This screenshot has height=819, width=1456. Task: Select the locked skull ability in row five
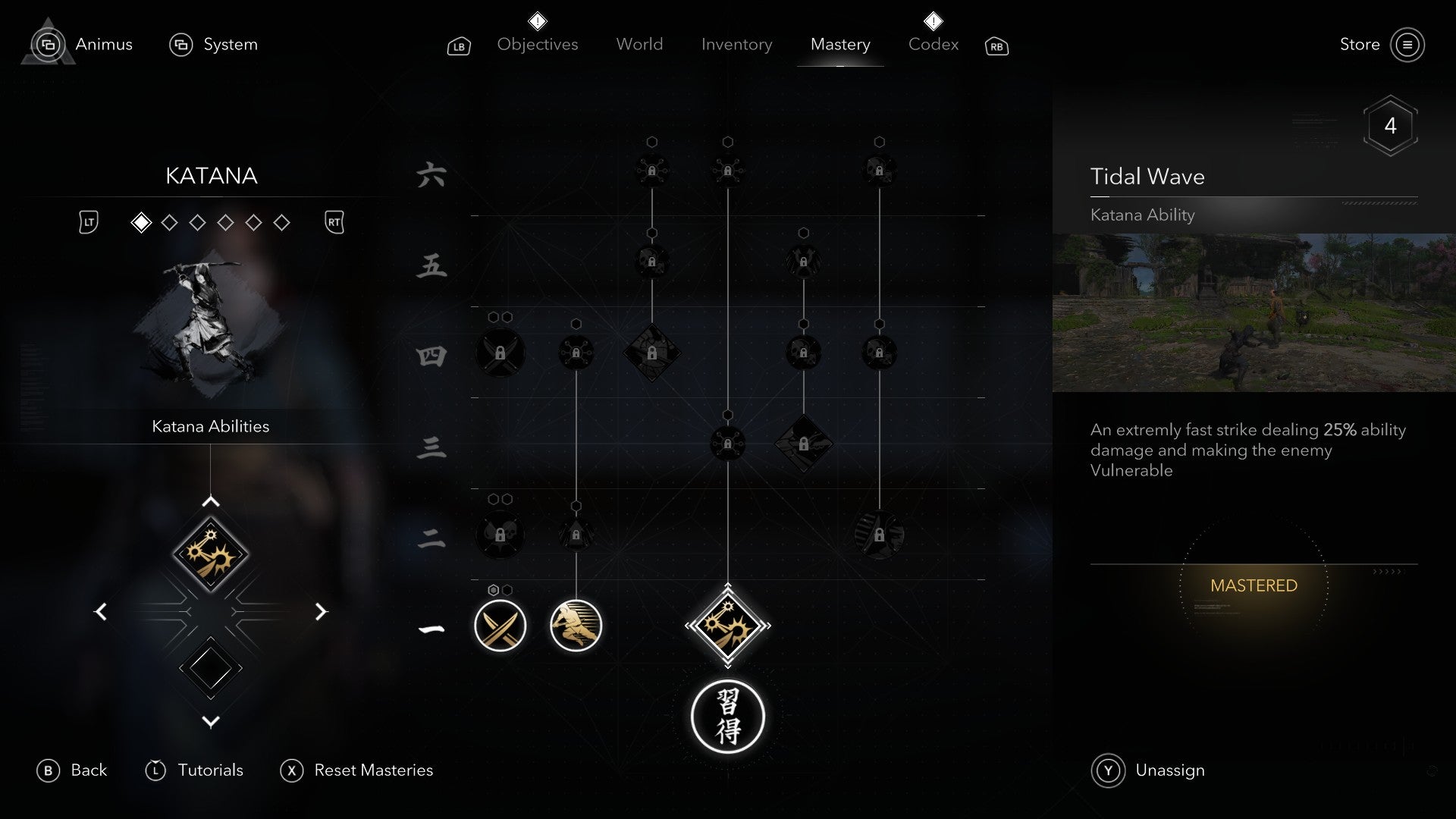coord(651,262)
